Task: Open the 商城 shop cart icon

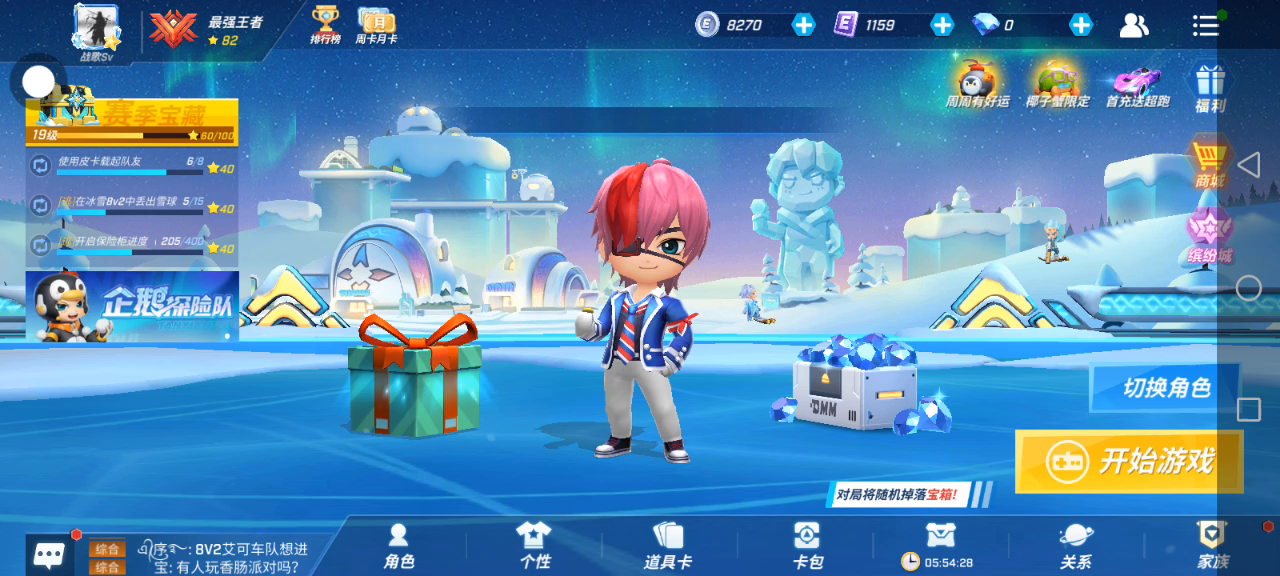Action: tap(1209, 162)
